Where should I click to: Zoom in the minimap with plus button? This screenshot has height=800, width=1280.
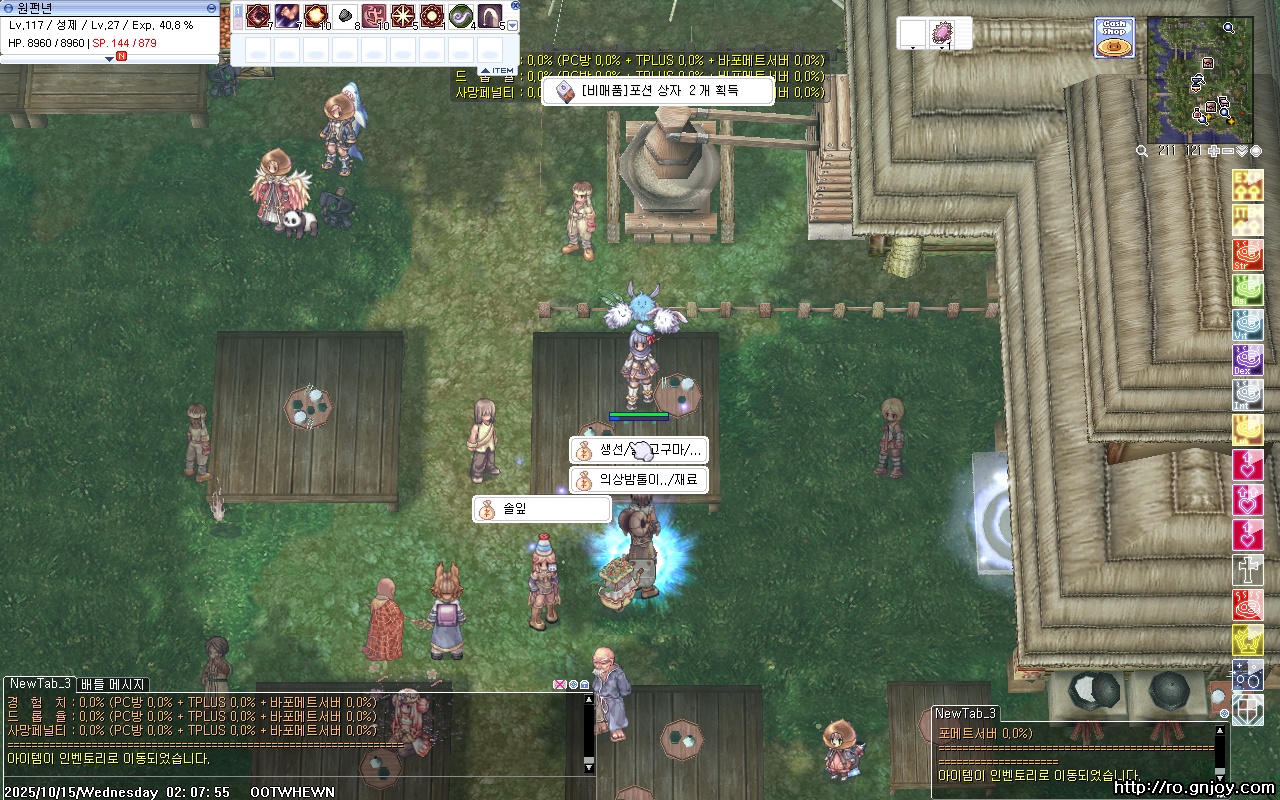[1214, 151]
